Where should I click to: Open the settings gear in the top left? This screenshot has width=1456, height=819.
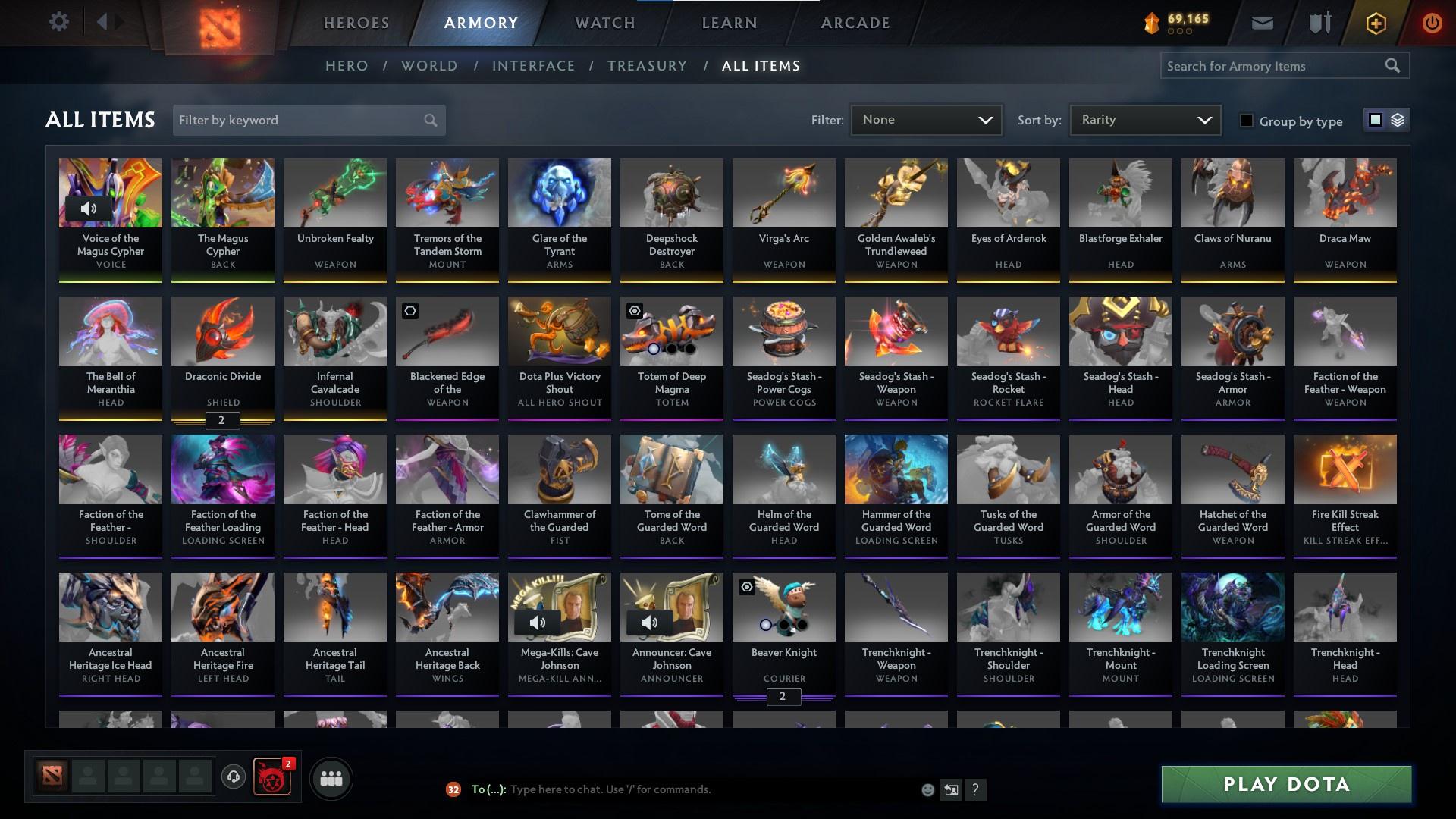click(59, 21)
